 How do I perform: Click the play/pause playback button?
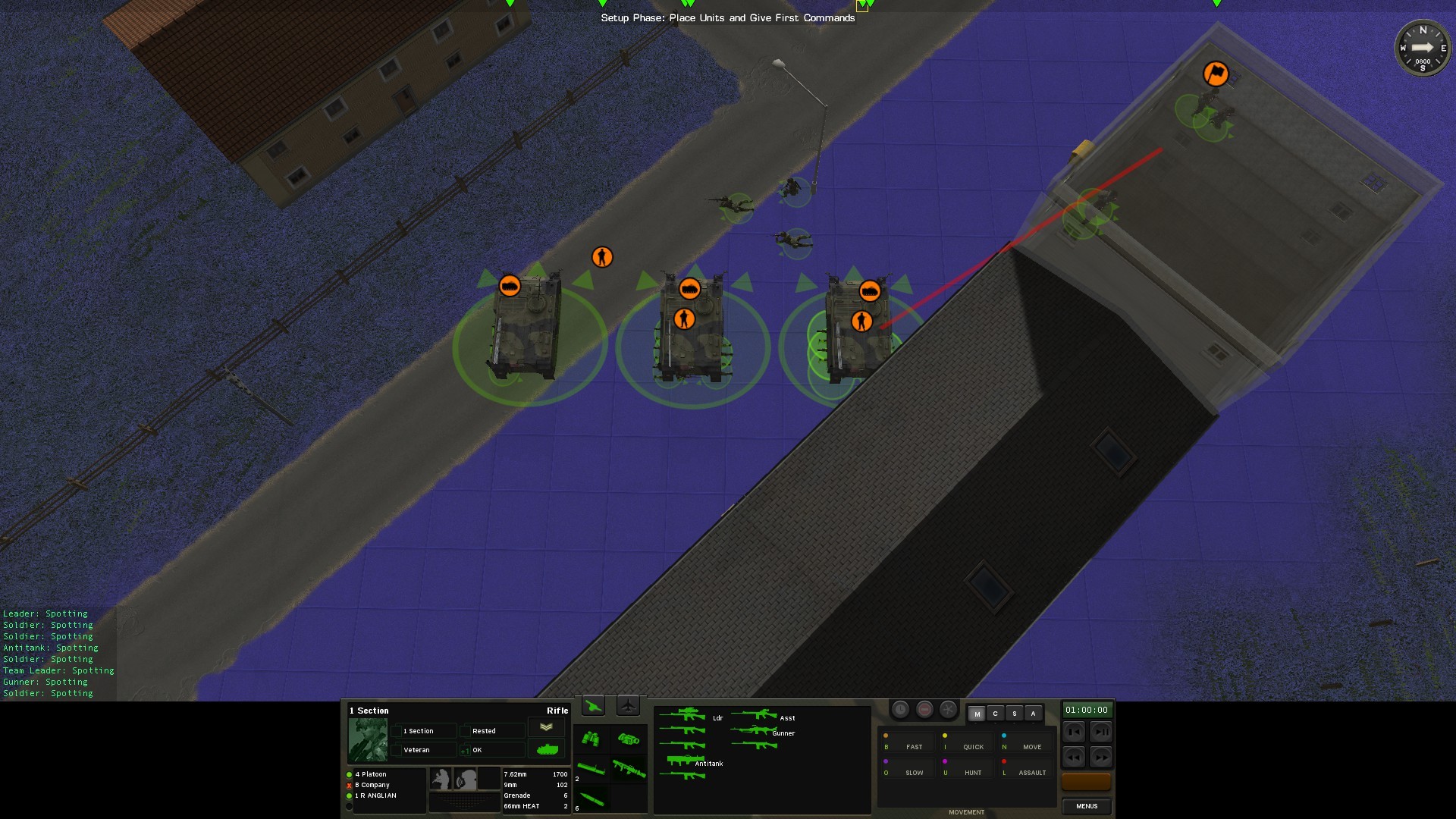coord(1100,732)
